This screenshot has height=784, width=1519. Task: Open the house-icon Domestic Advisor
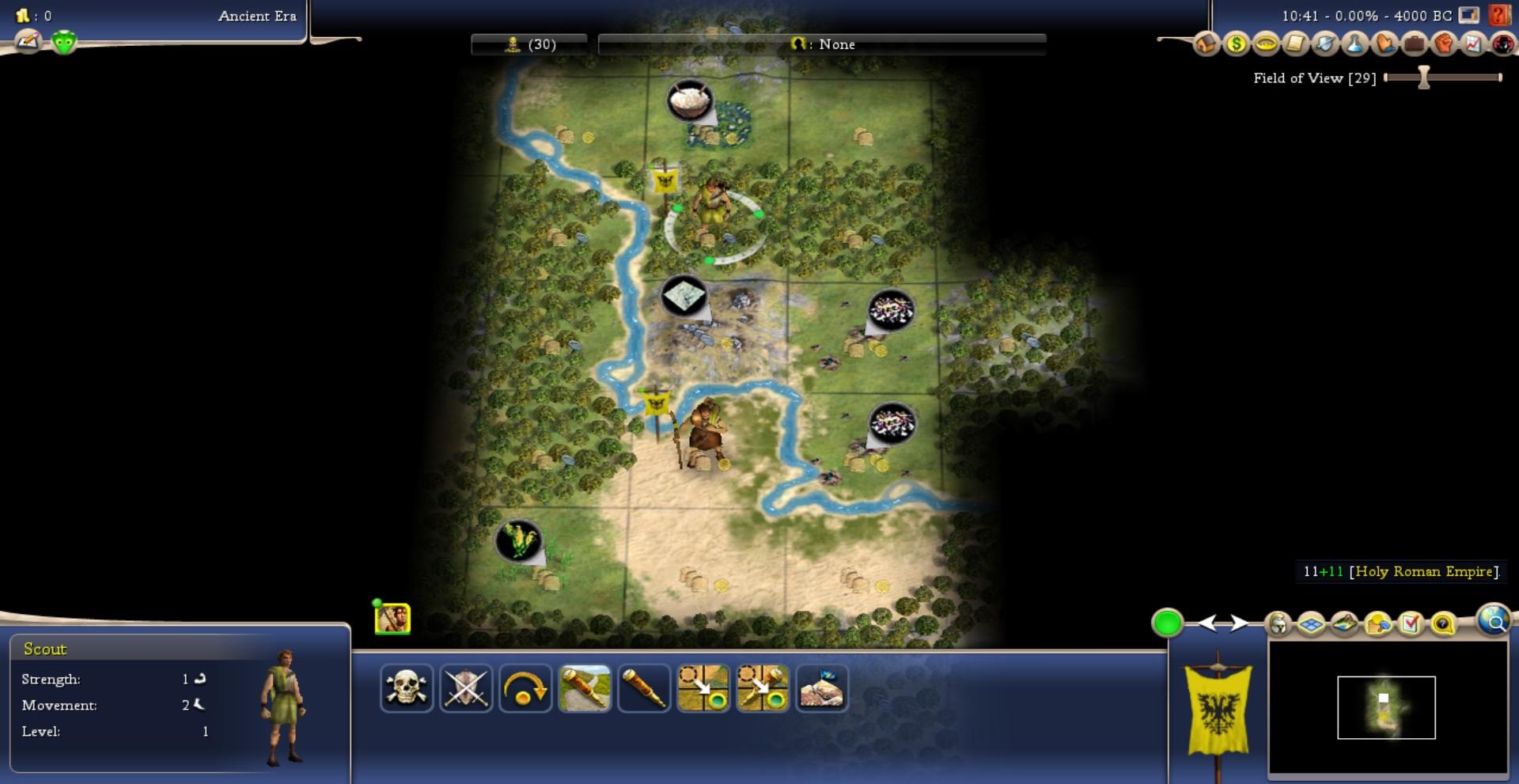pos(1206,44)
